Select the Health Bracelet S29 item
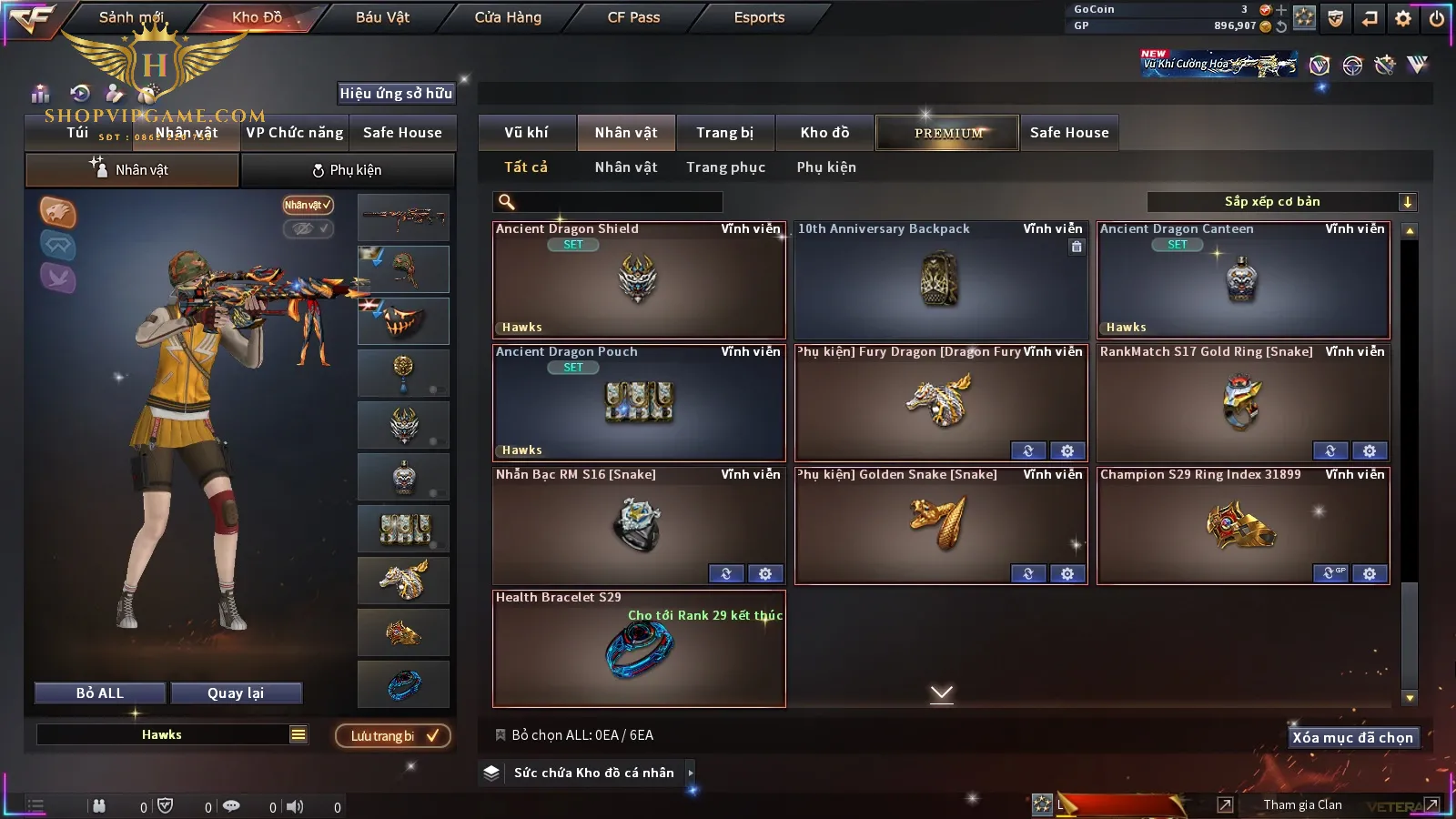 click(639, 649)
